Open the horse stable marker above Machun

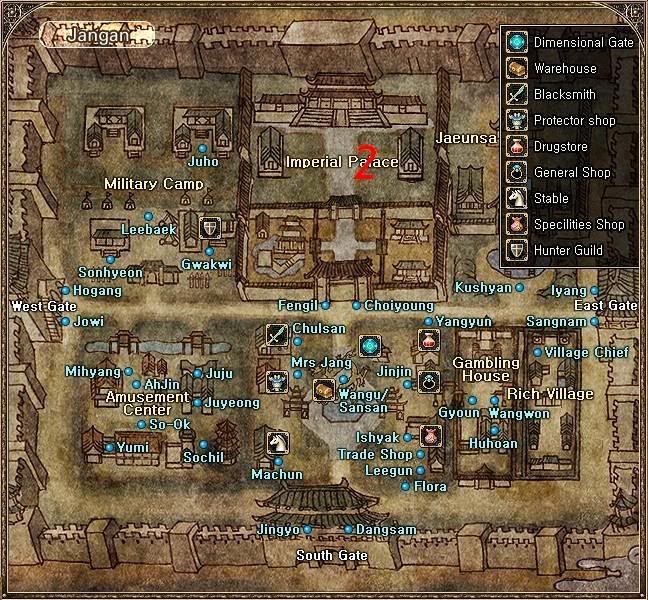(277, 440)
